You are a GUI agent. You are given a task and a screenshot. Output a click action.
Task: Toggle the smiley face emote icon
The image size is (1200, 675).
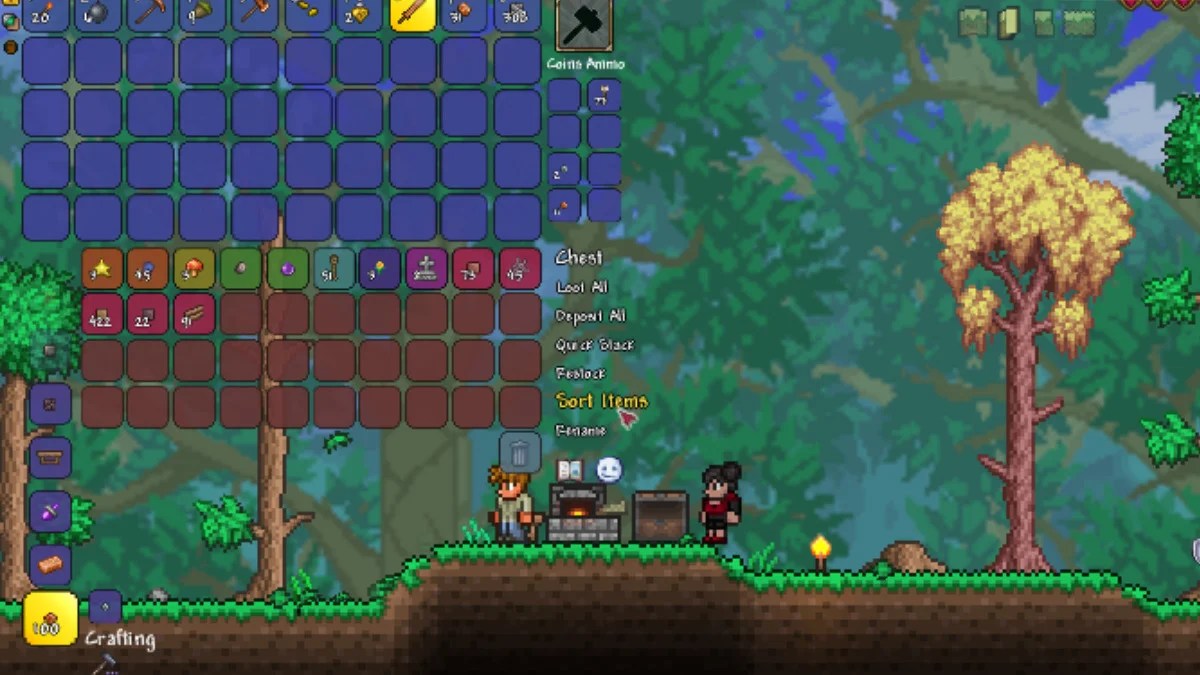[x=609, y=469]
